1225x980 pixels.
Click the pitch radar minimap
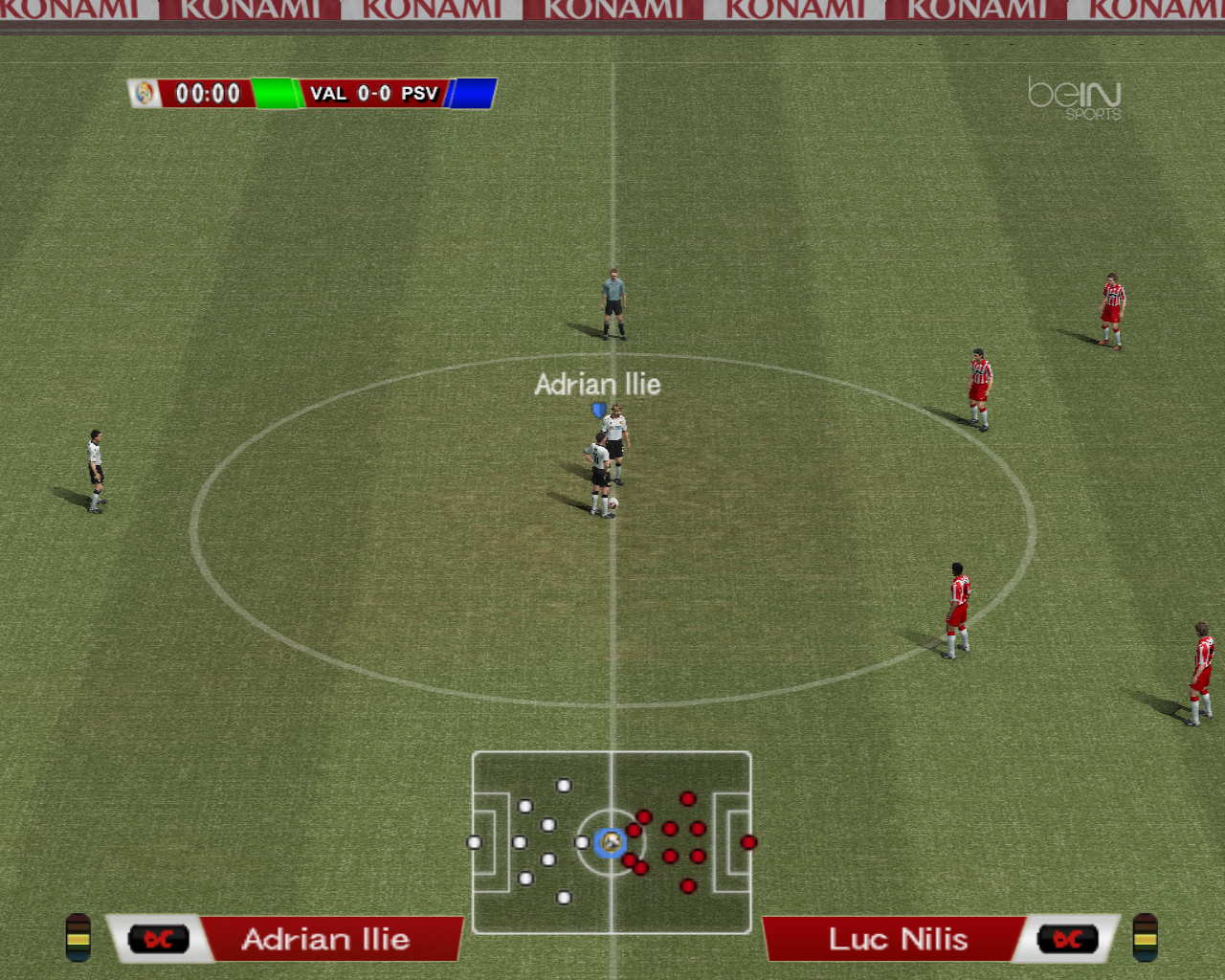[x=612, y=841]
